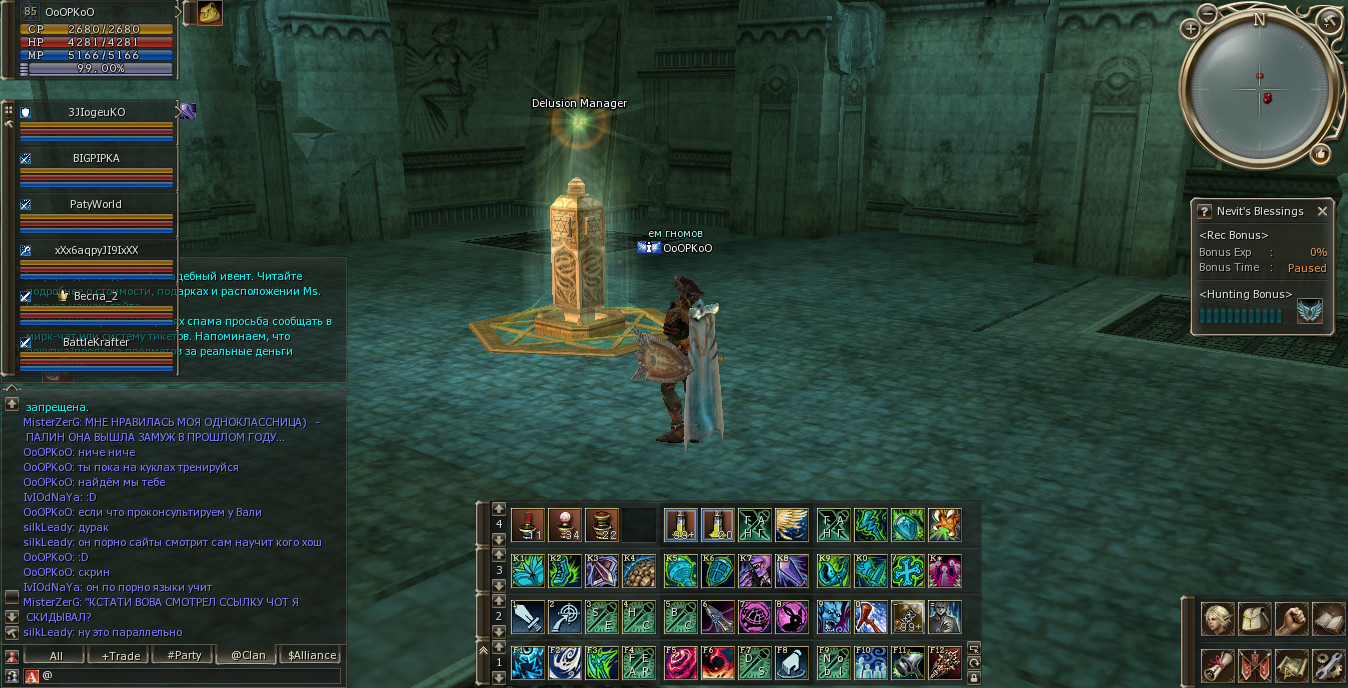
Task: Switch chat to the All tab
Action: (x=56, y=656)
